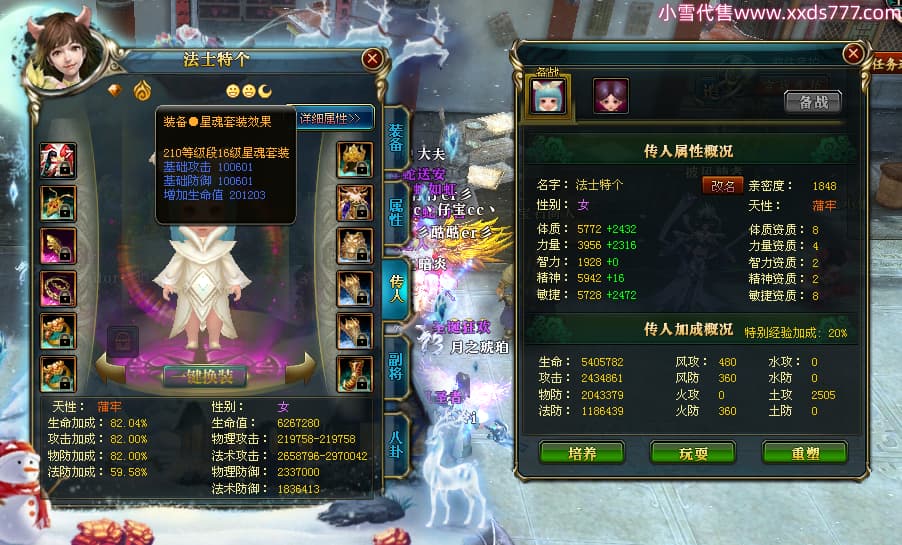The width and height of the screenshot is (902, 545).
Task: Activate the 重塑 reshape button
Action: tap(804, 453)
